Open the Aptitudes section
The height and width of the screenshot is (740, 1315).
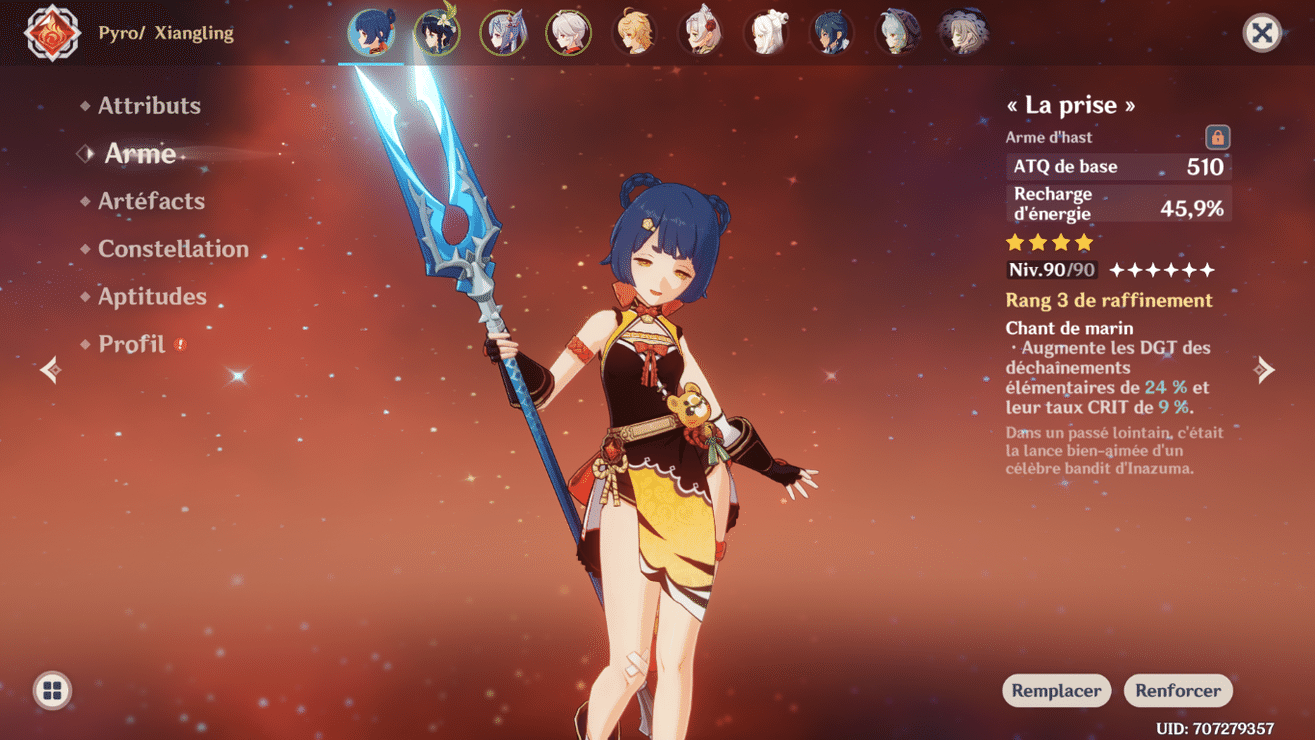click(x=151, y=296)
